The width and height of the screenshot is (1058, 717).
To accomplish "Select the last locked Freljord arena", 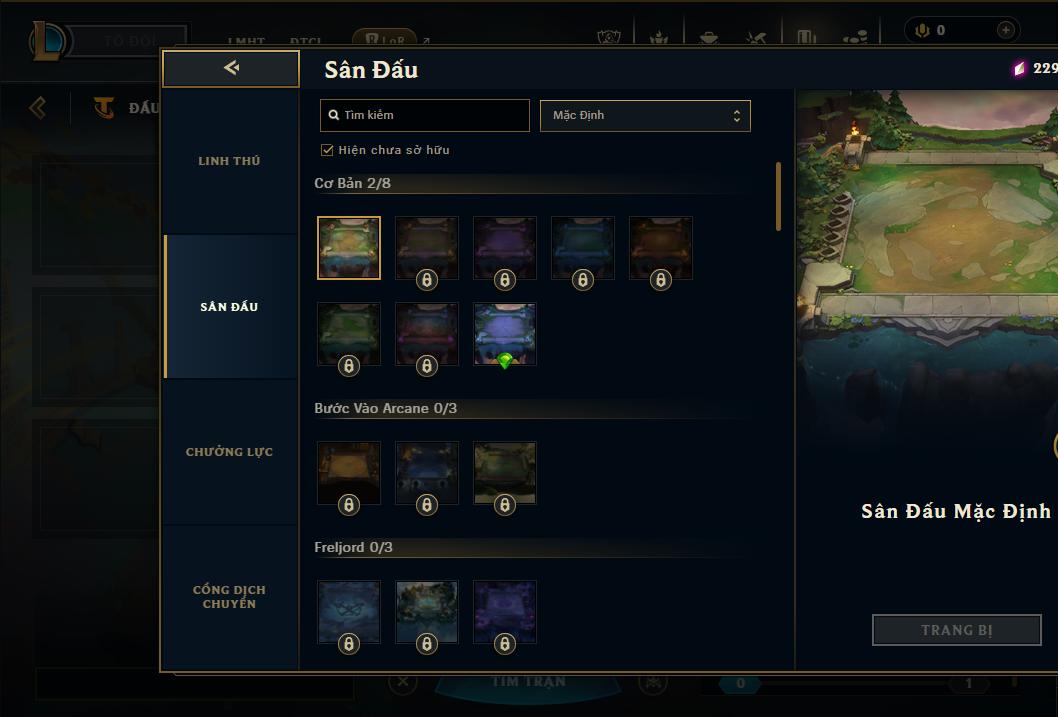I will tap(505, 612).
